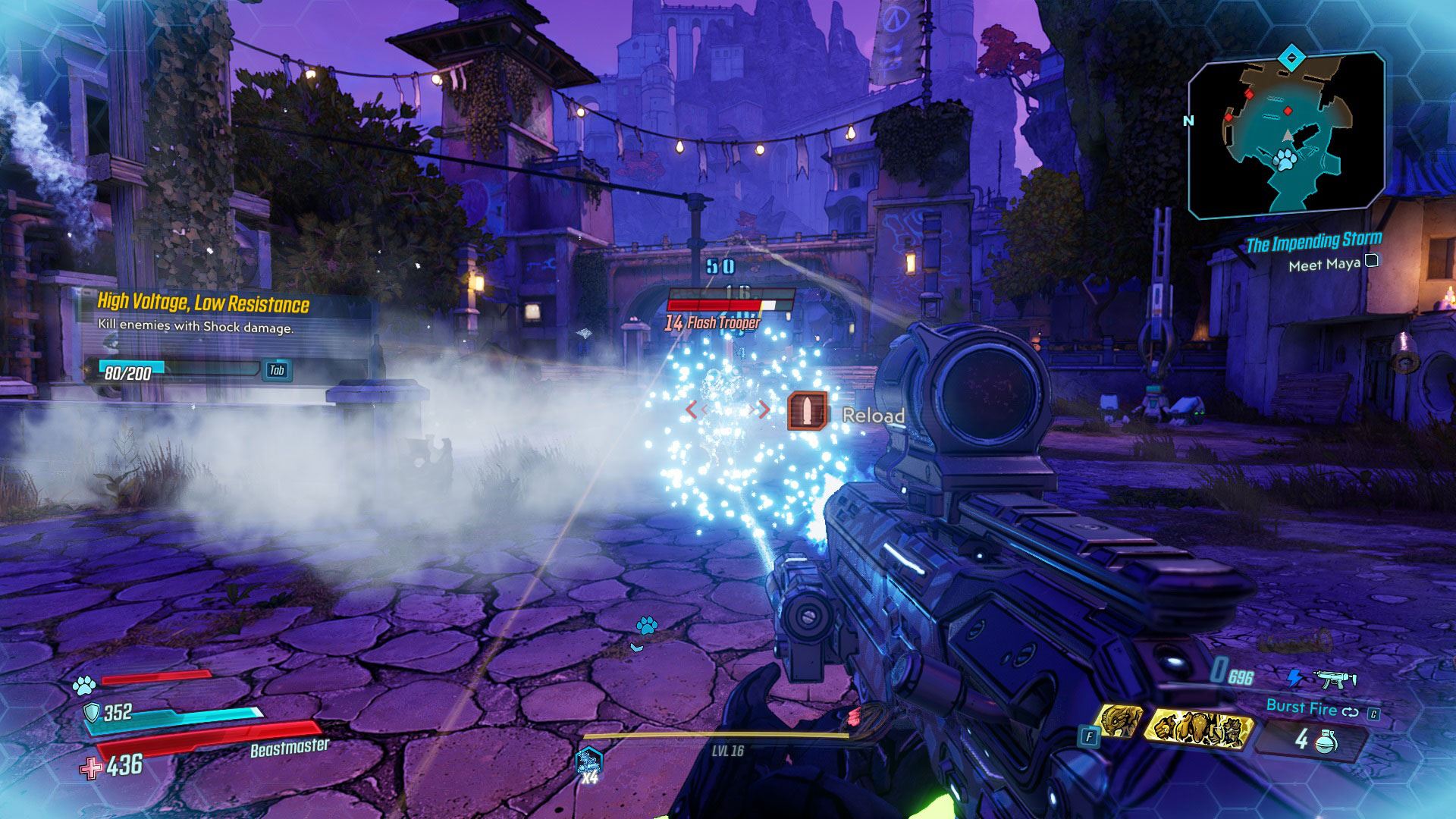
Task: Click the small creature action skill icon
Action: 1117,721
